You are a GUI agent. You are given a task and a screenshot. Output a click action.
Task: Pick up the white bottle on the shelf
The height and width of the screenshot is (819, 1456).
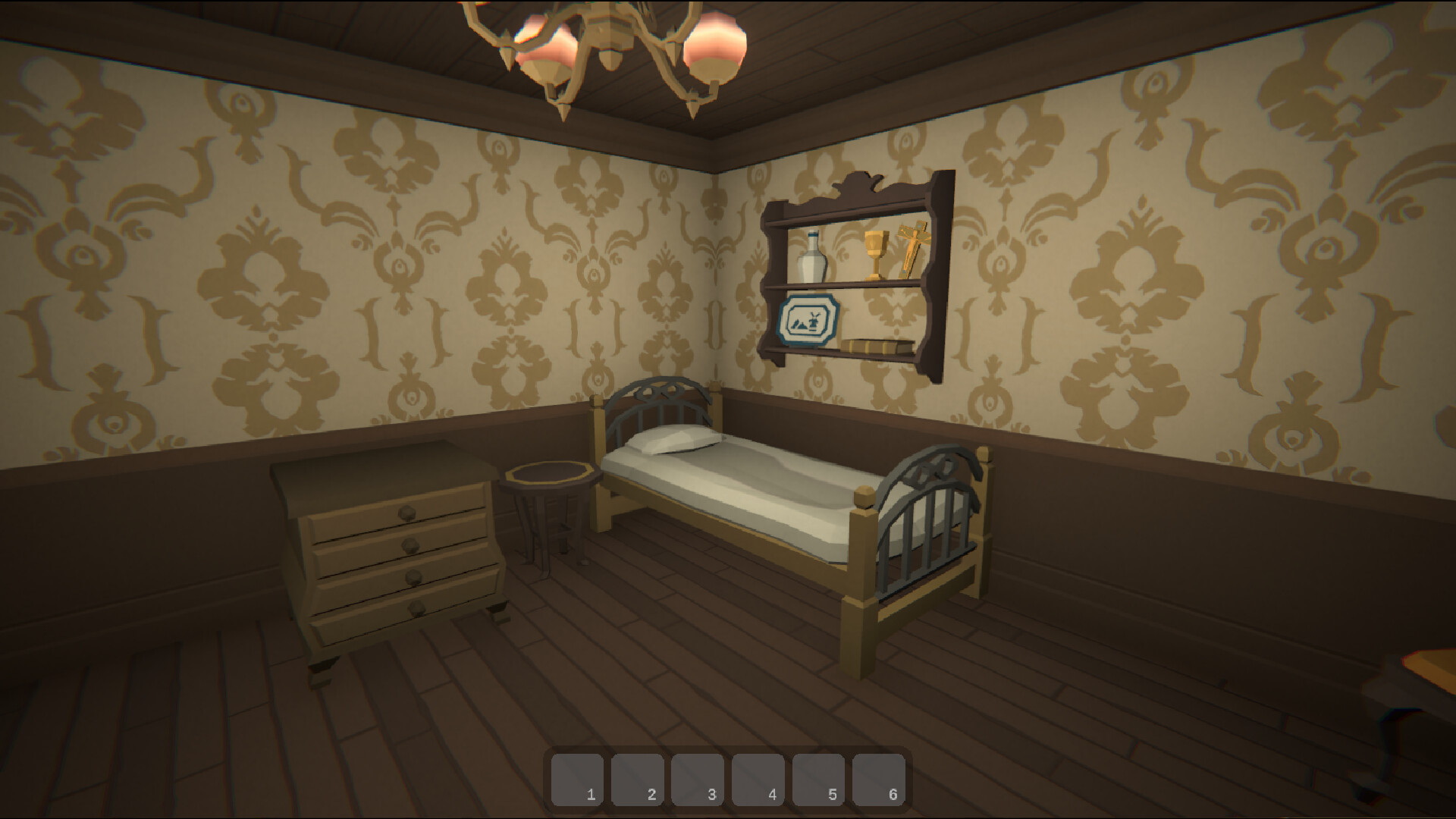(x=811, y=258)
